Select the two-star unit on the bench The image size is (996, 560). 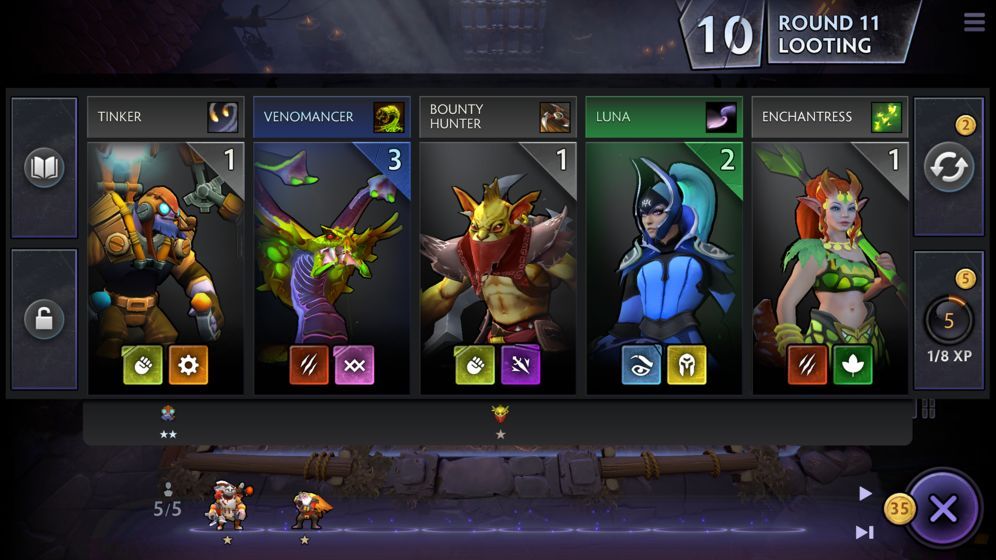168,414
